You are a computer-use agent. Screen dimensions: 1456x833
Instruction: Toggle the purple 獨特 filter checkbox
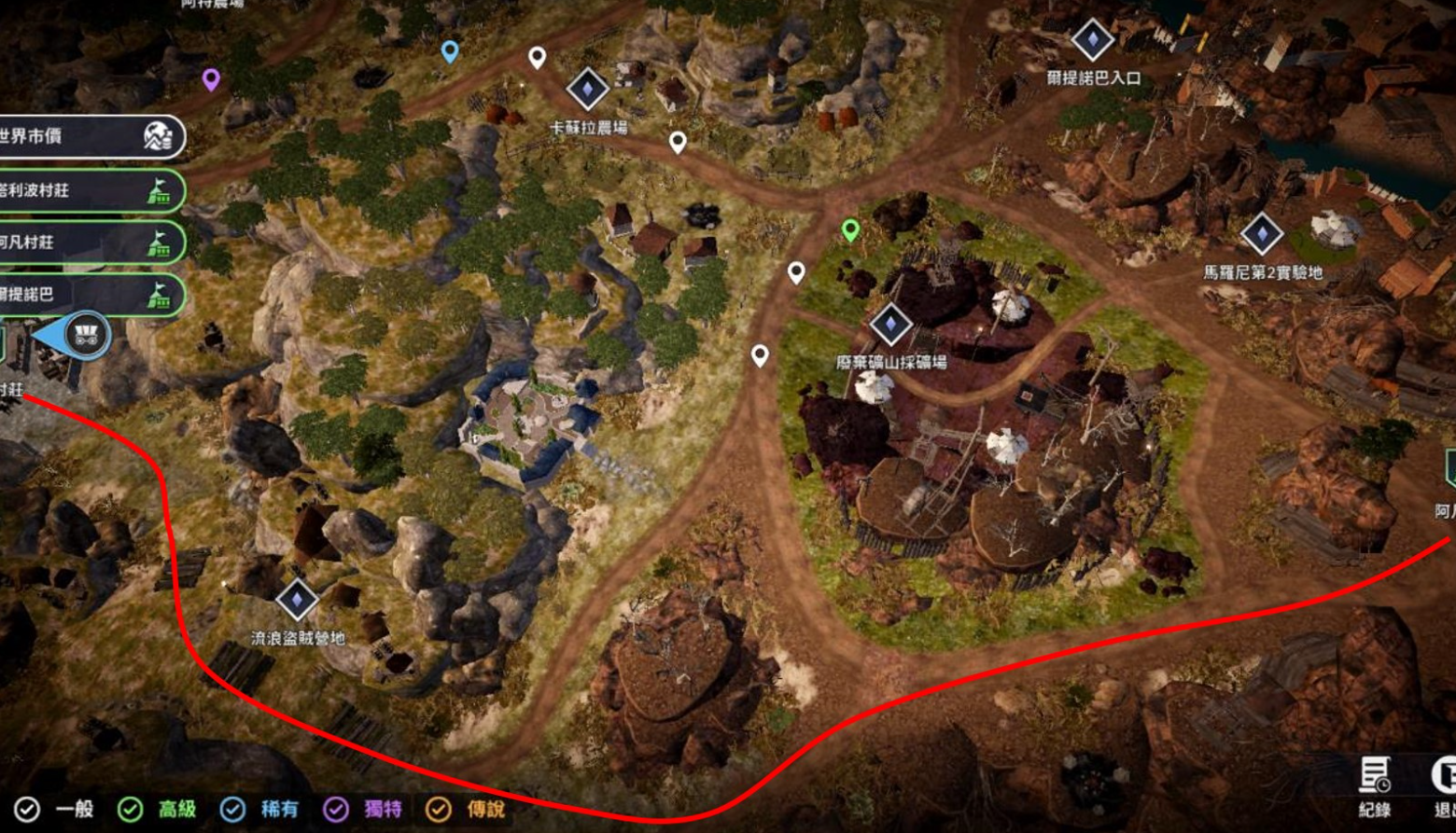[x=336, y=810]
